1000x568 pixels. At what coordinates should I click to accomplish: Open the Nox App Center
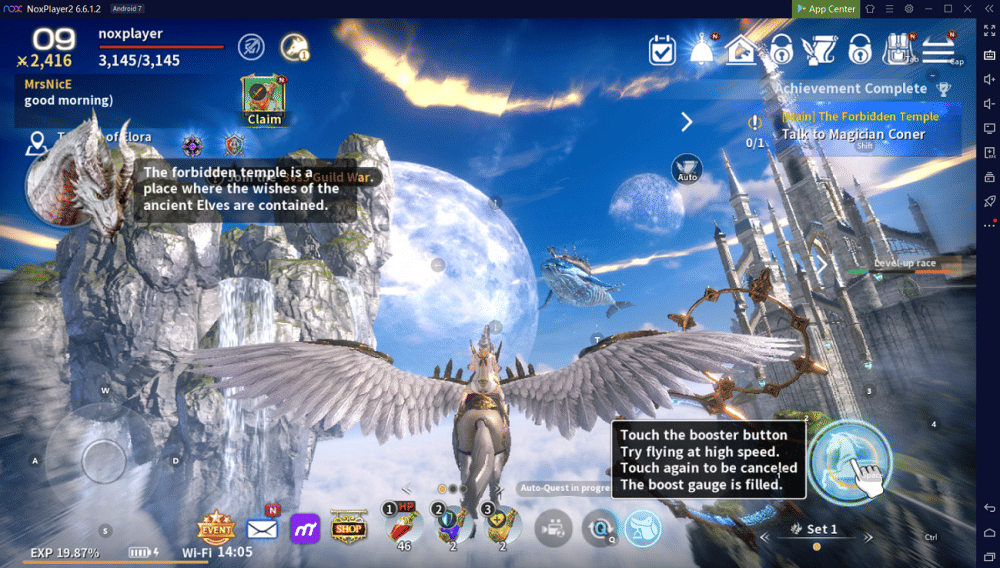point(826,9)
